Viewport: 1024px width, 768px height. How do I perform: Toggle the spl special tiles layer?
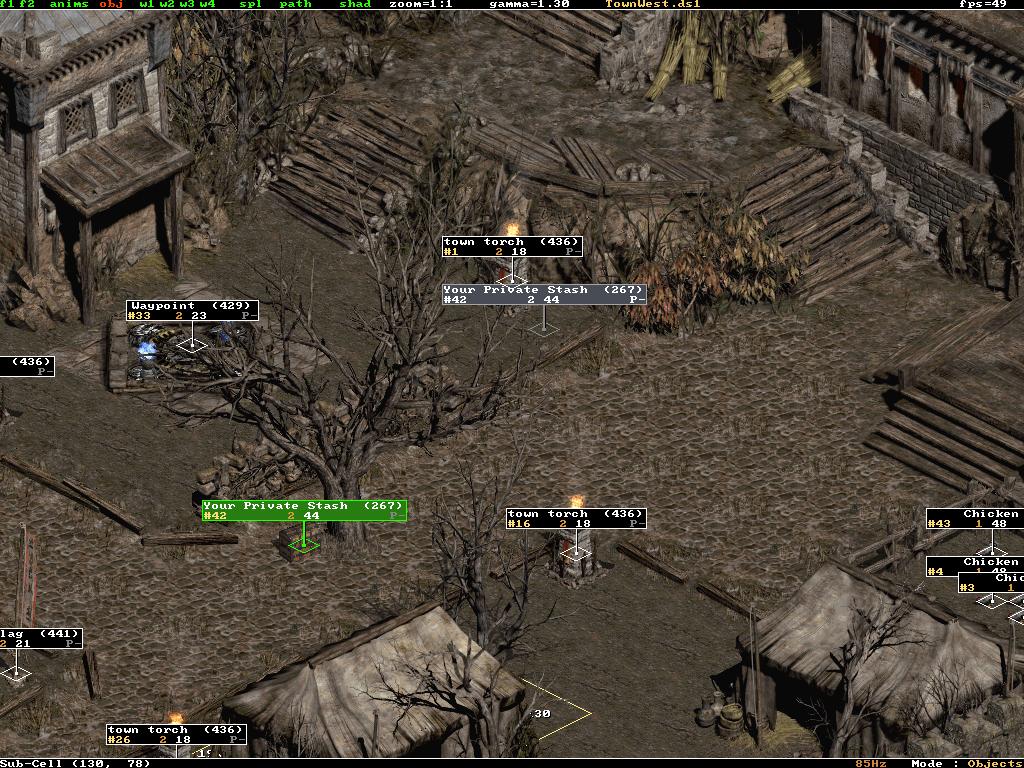click(x=250, y=4)
